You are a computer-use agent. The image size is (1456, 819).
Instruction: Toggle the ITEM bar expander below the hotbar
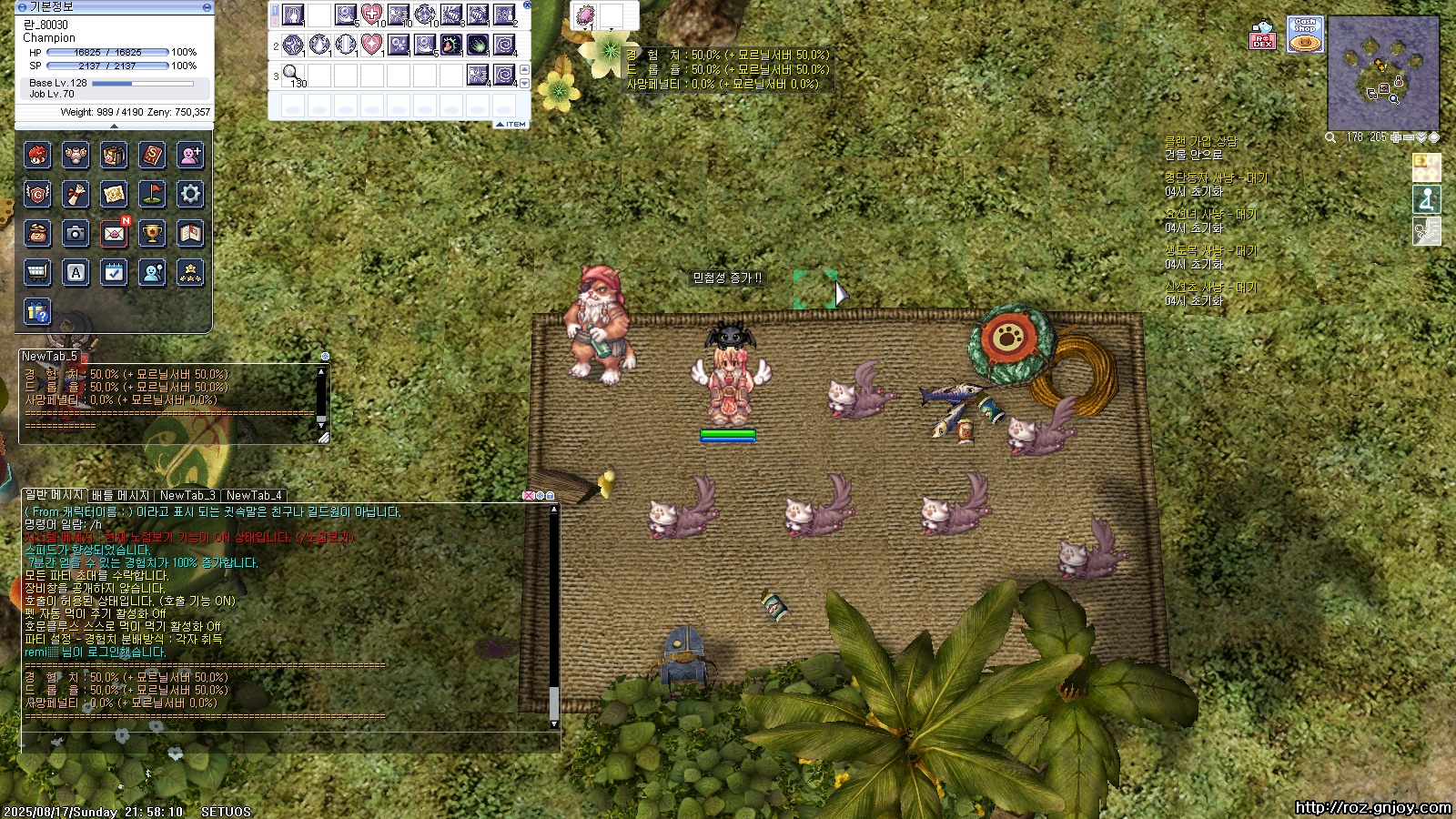click(511, 124)
